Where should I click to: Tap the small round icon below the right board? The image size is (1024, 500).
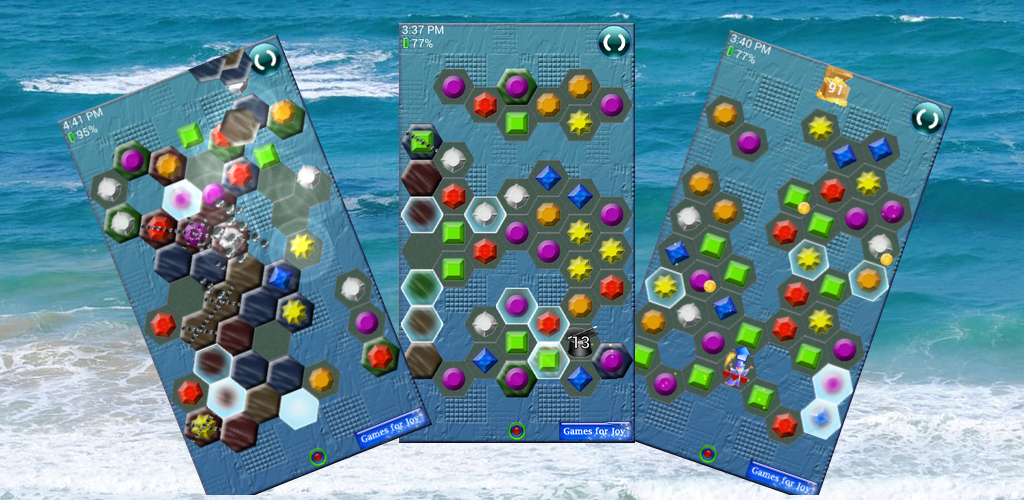pyautogui.click(x=708, y=454)
